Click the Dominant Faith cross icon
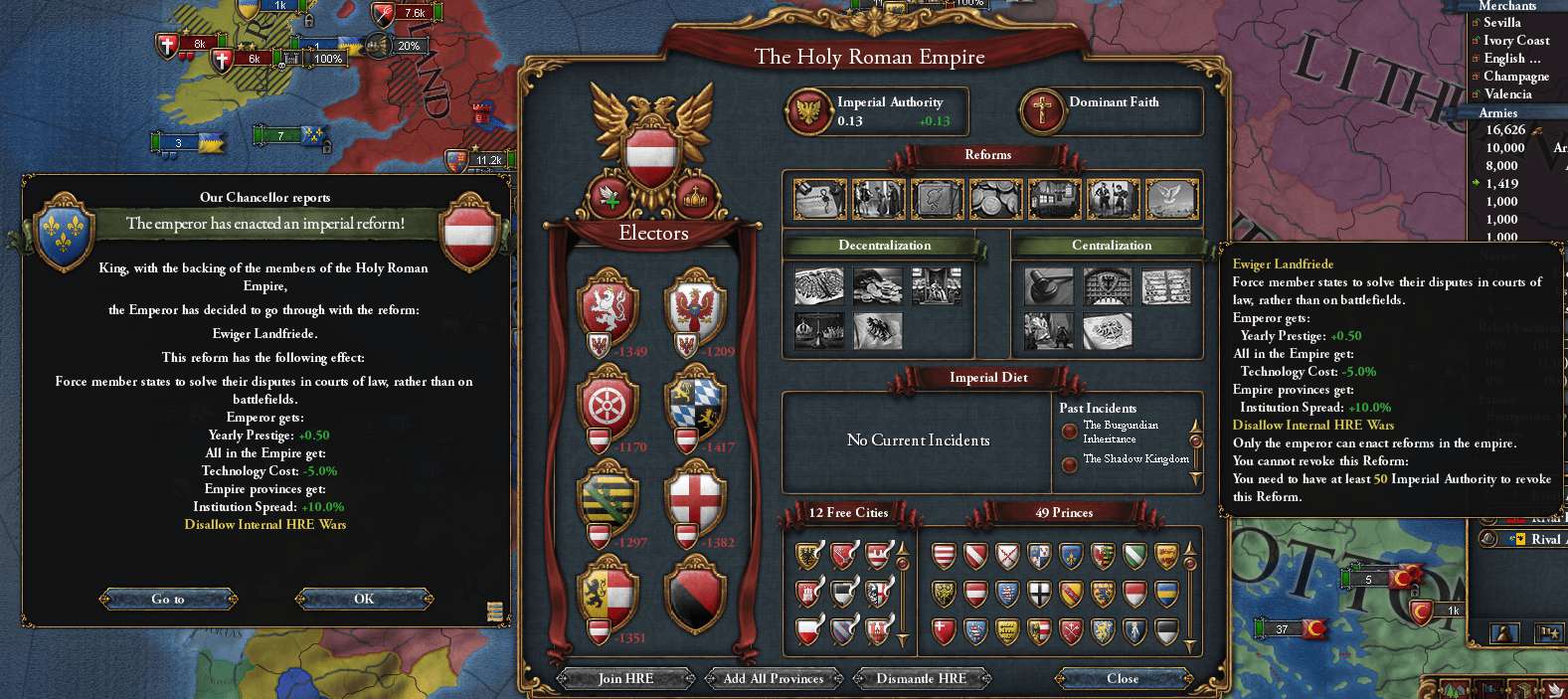 (1042, 110)
